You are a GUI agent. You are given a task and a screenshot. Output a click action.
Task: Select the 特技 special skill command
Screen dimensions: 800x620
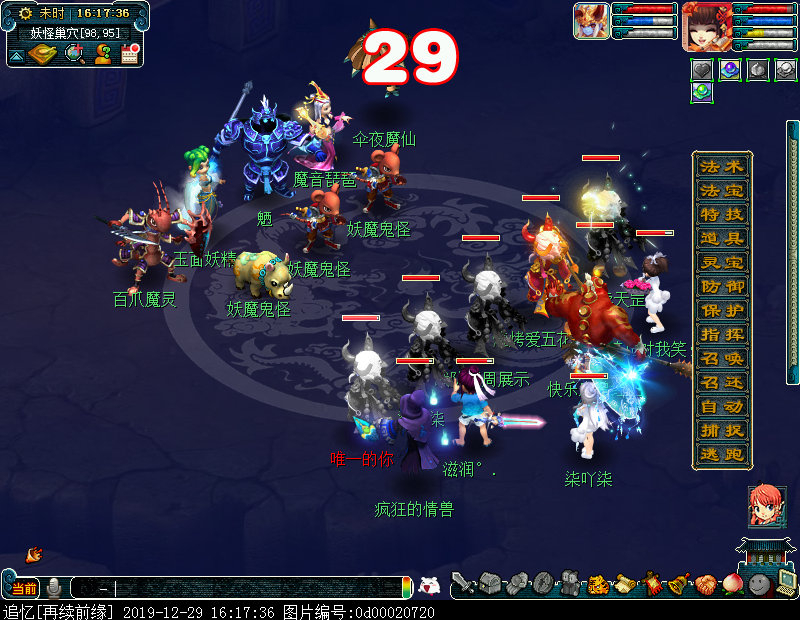pos(721,214)
